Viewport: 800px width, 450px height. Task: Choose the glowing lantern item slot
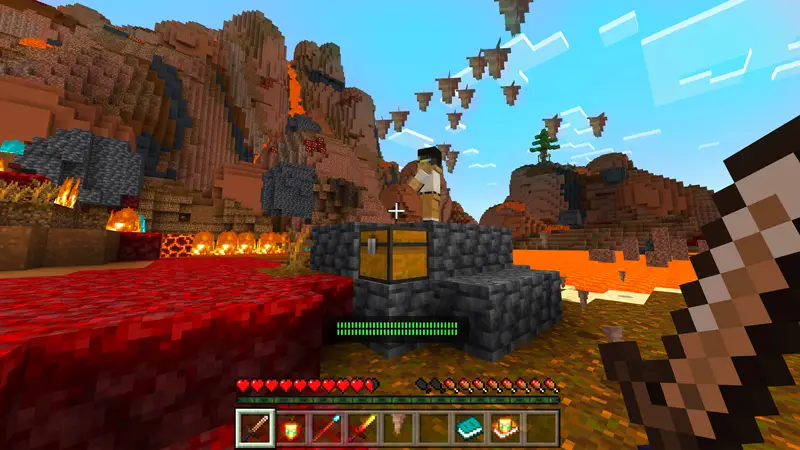pos(290,428)
